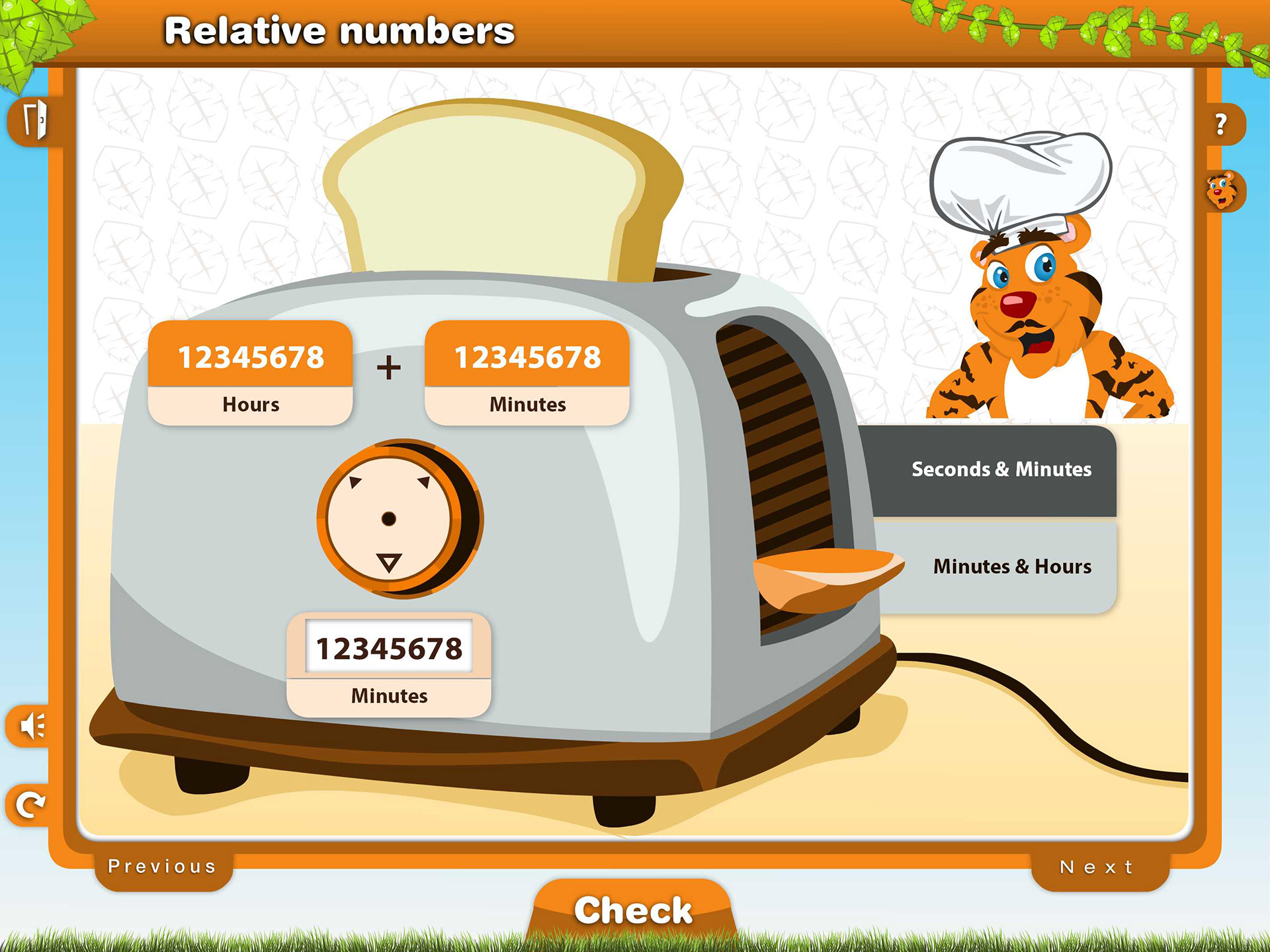Go to the Previous exercise
The image size is (1270, 952).
pyautogui.click(x=163, y=867)
